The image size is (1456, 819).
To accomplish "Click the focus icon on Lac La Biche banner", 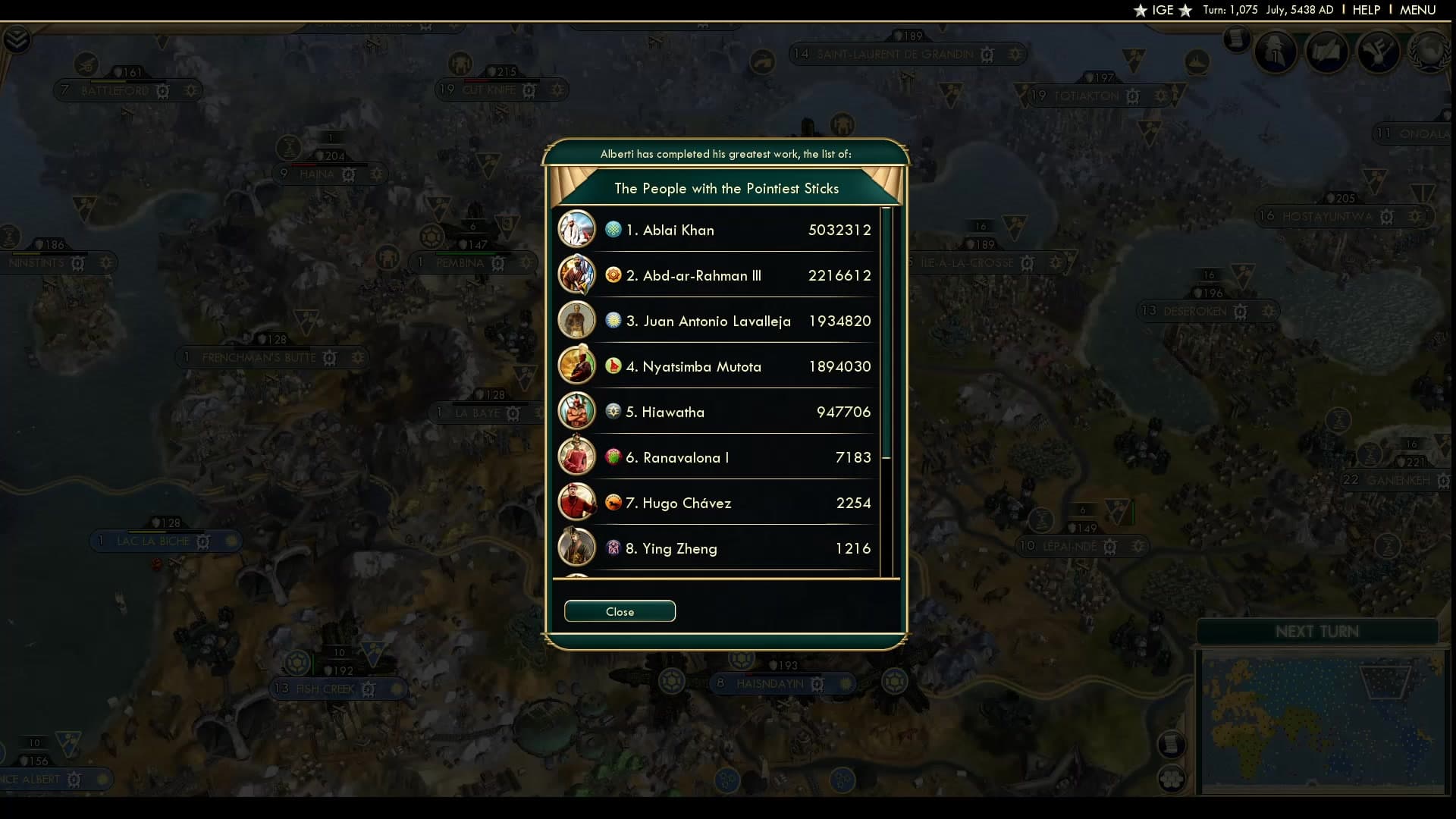I will [x=202, y=541].
